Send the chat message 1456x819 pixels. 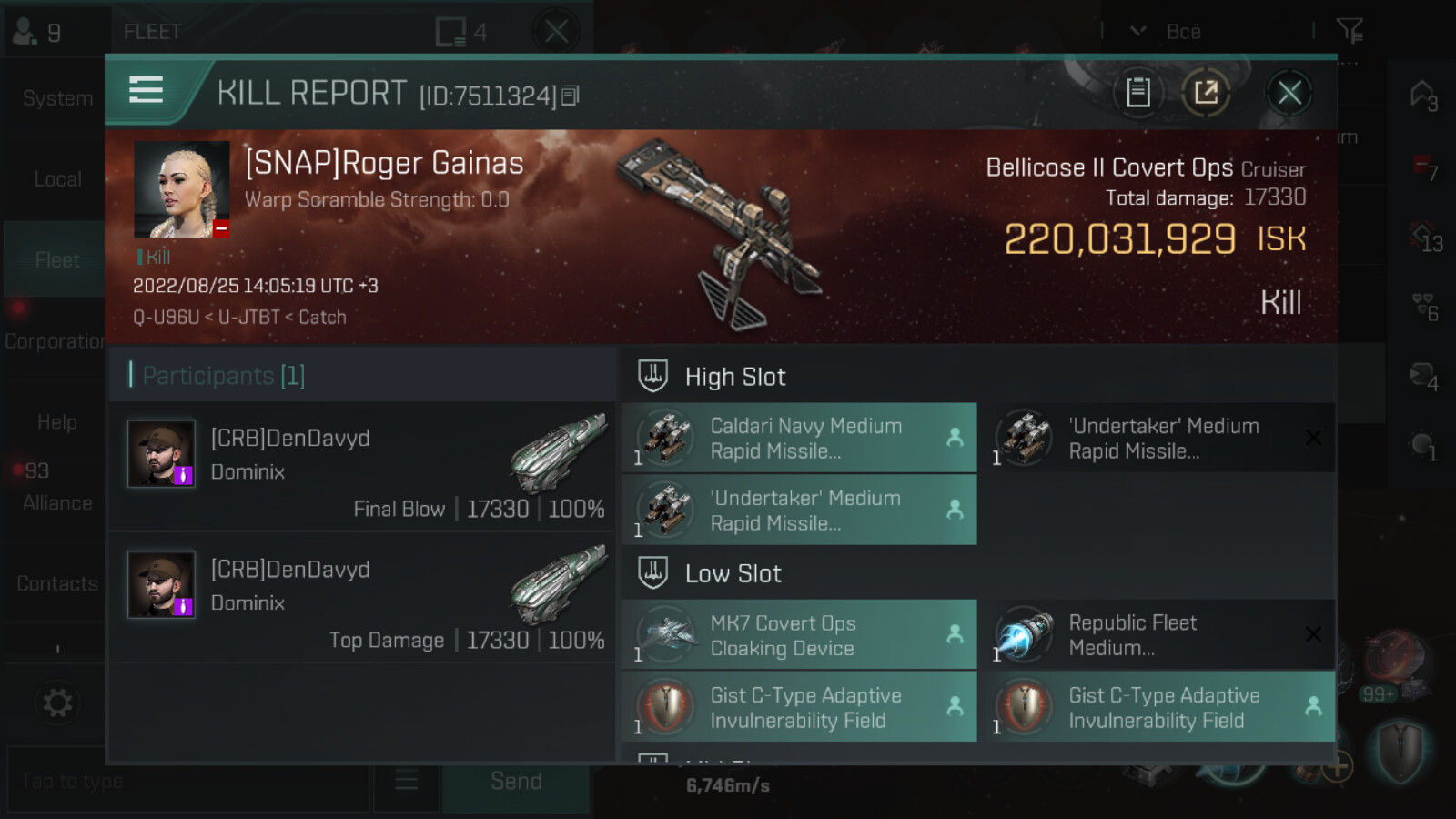tap(516, 781)
